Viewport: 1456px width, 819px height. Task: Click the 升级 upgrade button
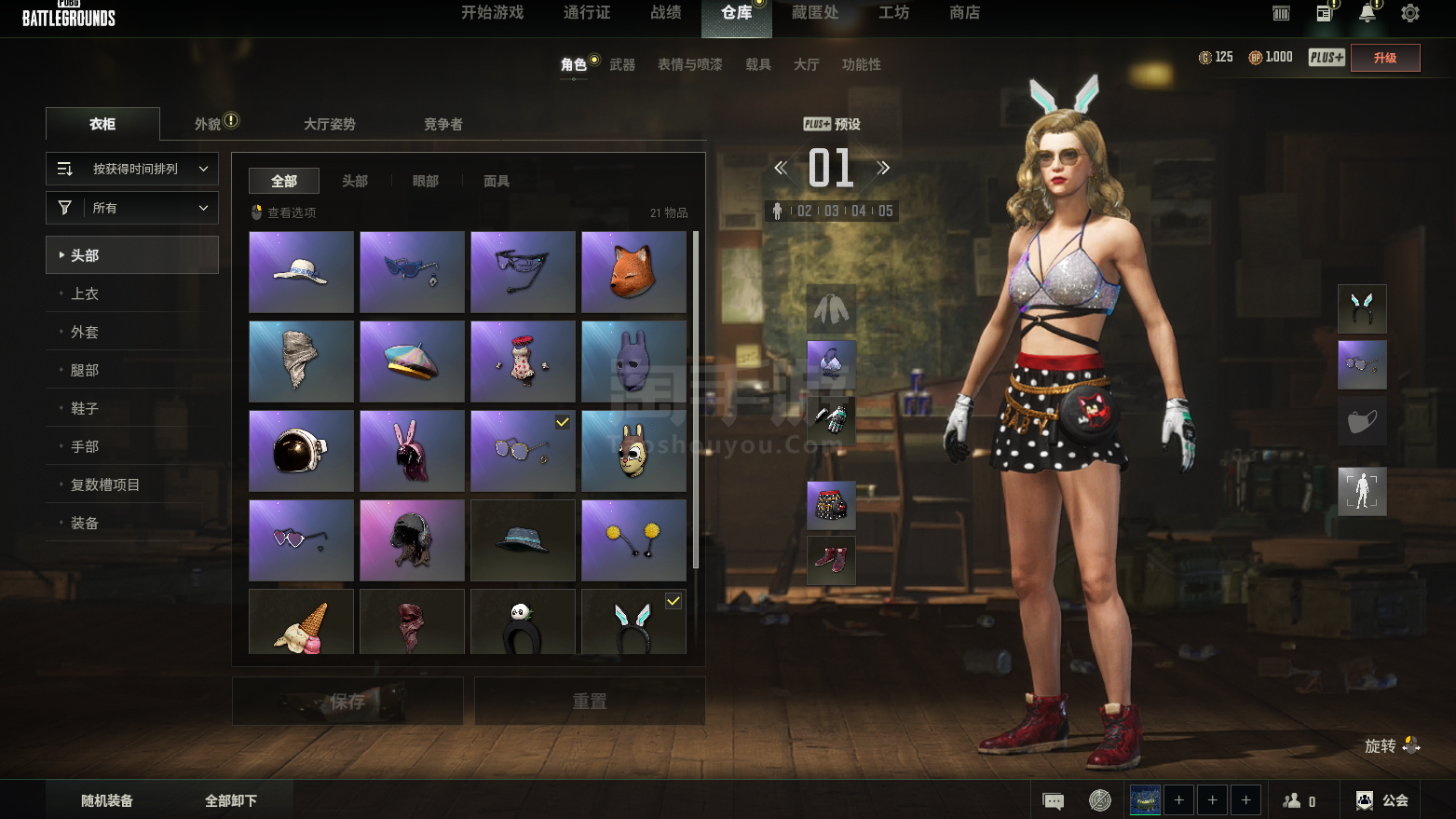tap(1385, 58)
